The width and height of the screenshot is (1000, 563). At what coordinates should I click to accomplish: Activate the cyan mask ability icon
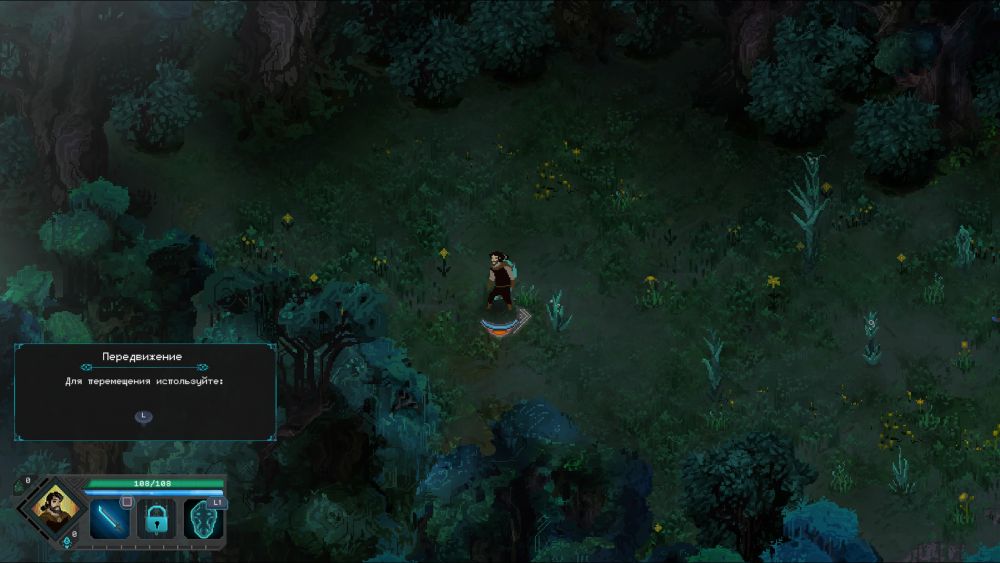(203, 518)
